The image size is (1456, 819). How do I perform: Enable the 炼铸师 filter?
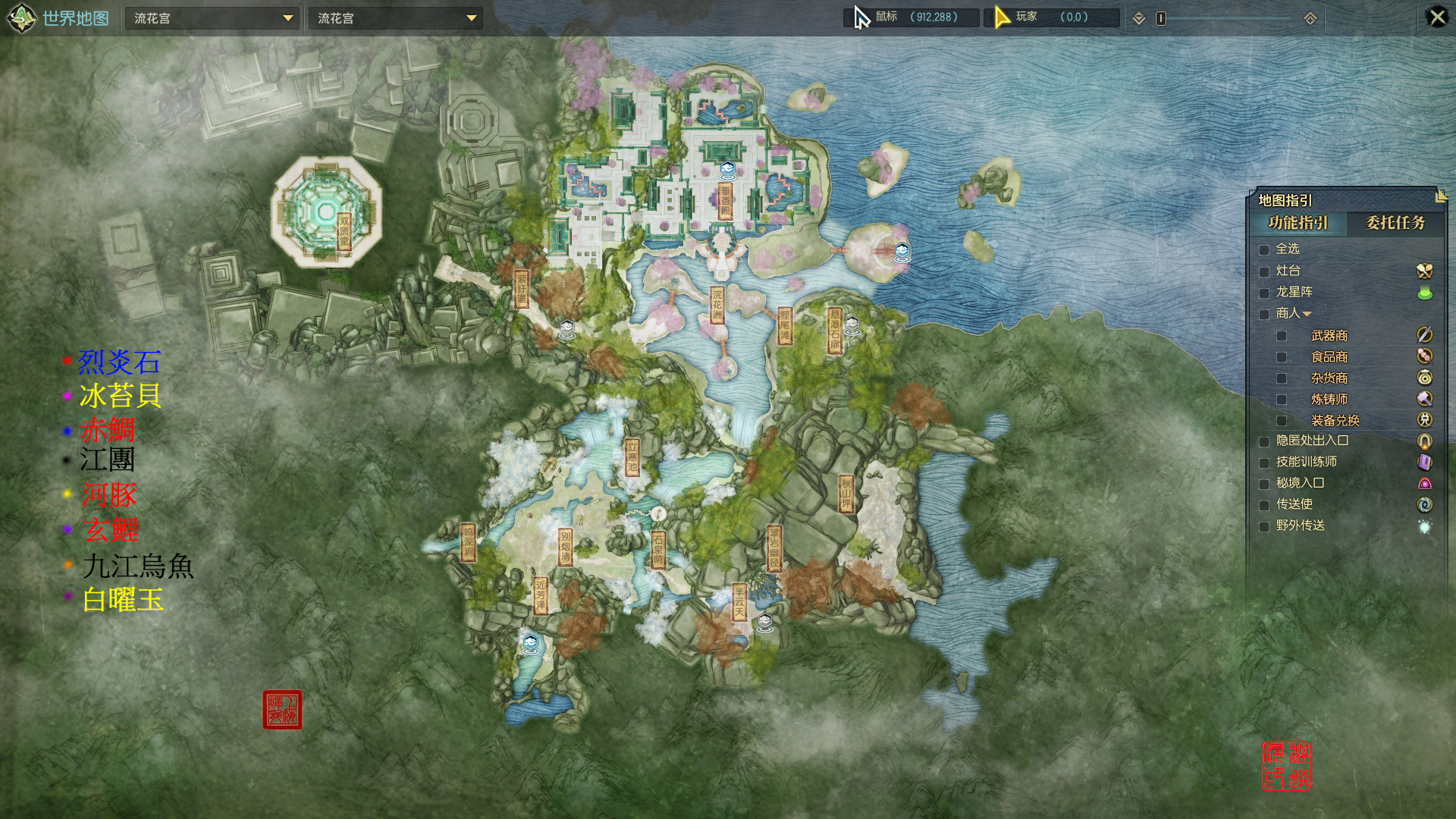pyautogui.click(x=1282, y=400)
